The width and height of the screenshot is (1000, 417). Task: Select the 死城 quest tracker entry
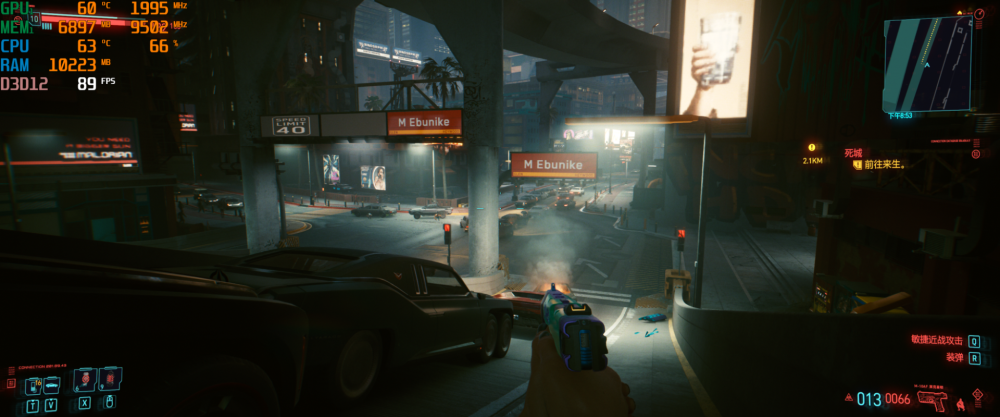tap(853, 153)
